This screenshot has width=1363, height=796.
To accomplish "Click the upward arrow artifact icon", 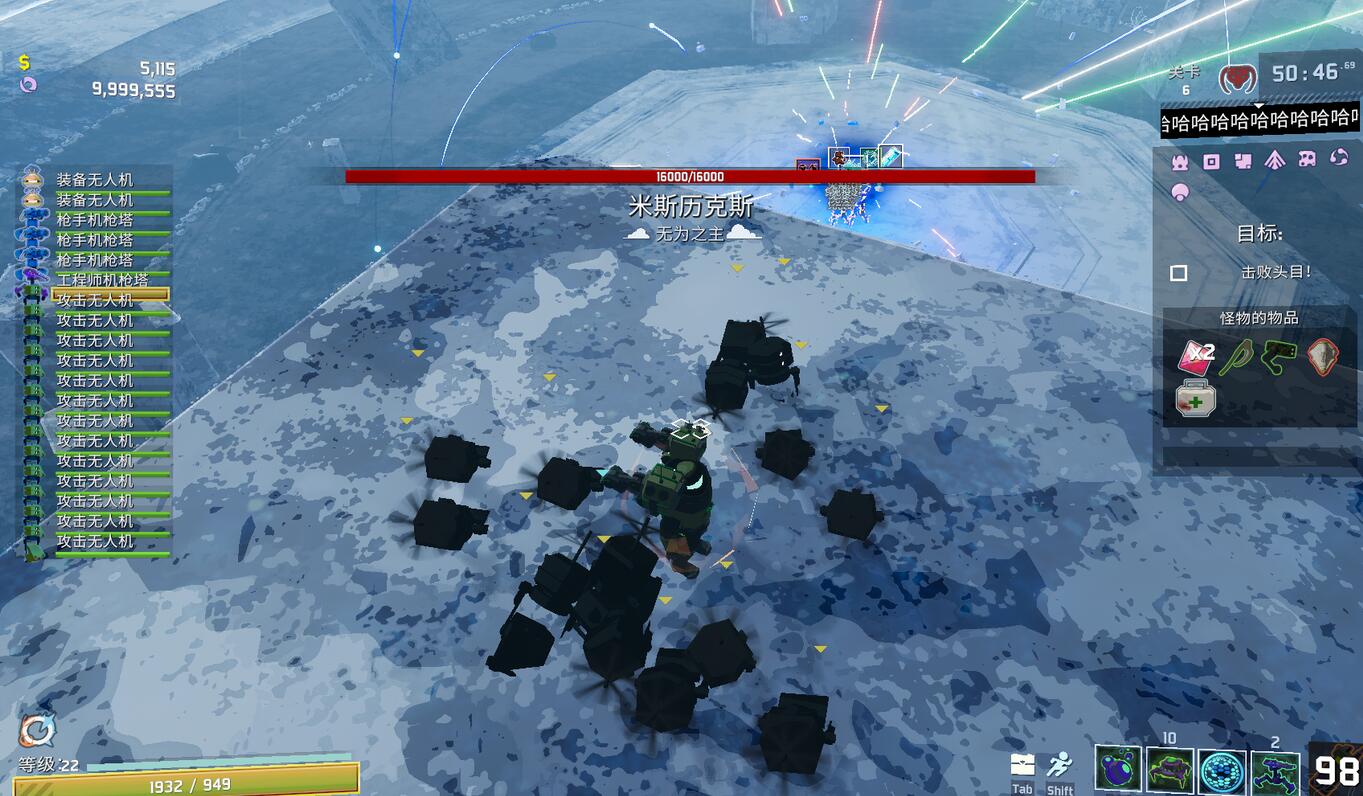I will (1274, 160).
